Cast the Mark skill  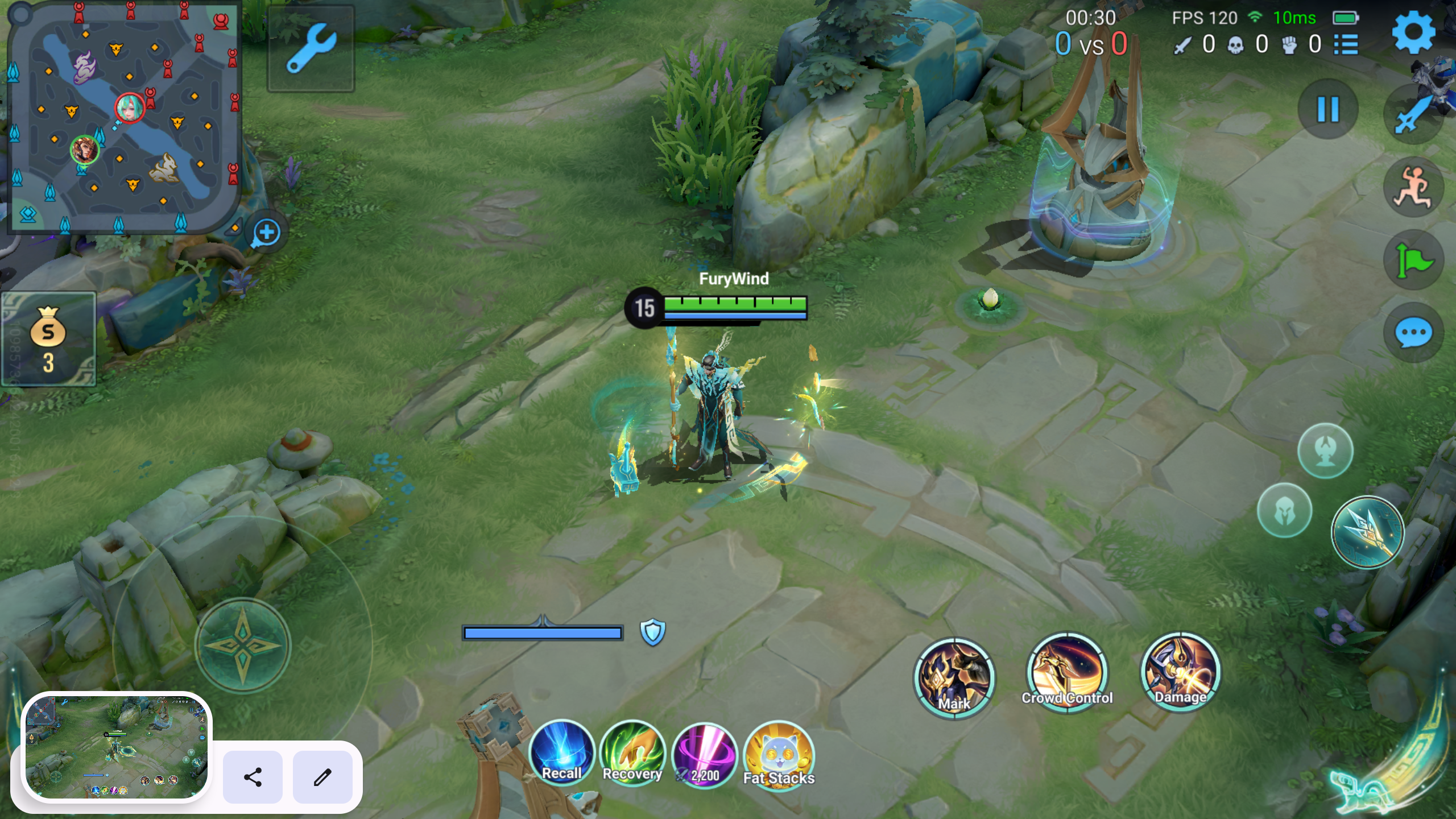pyautogui.click(x=954, y=678)
